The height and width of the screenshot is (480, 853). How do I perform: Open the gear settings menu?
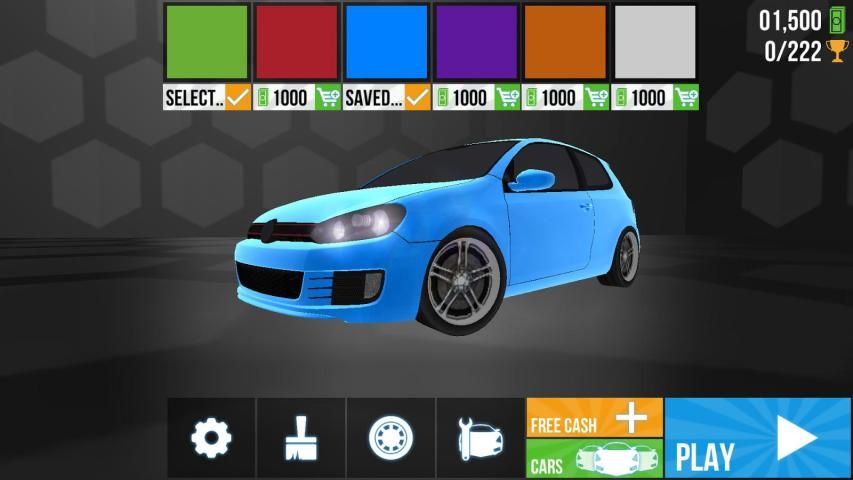pyautogui.click(x=211, y=438)
